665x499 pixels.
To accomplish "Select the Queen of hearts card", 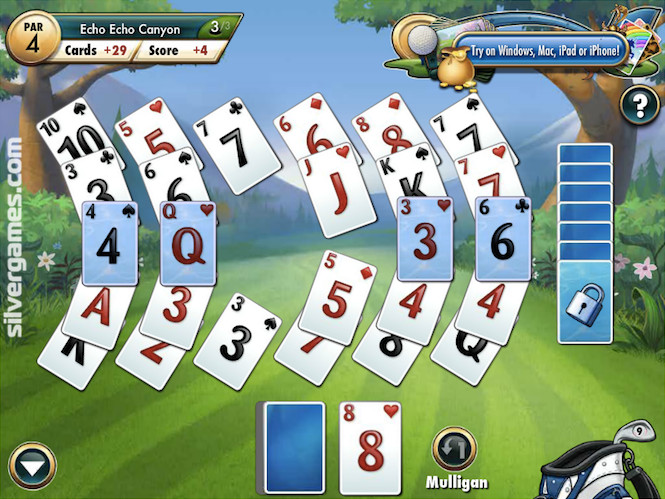I will (190, 243).
